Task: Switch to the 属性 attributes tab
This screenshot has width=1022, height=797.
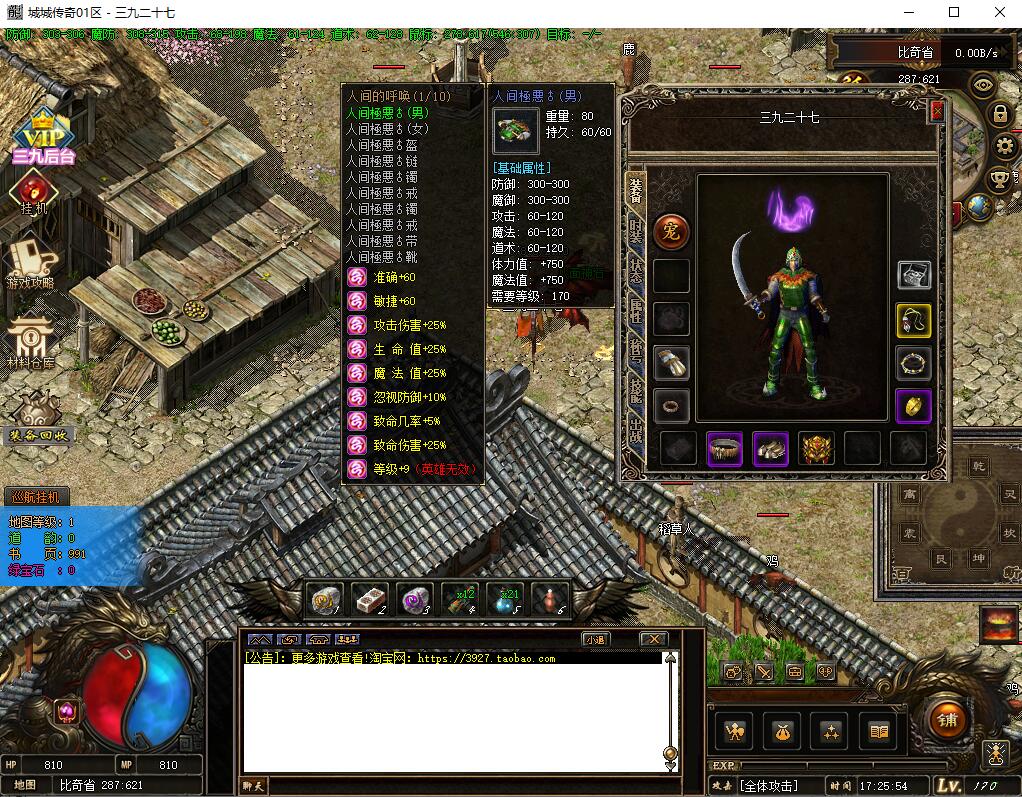Action: tap(635, 310)
